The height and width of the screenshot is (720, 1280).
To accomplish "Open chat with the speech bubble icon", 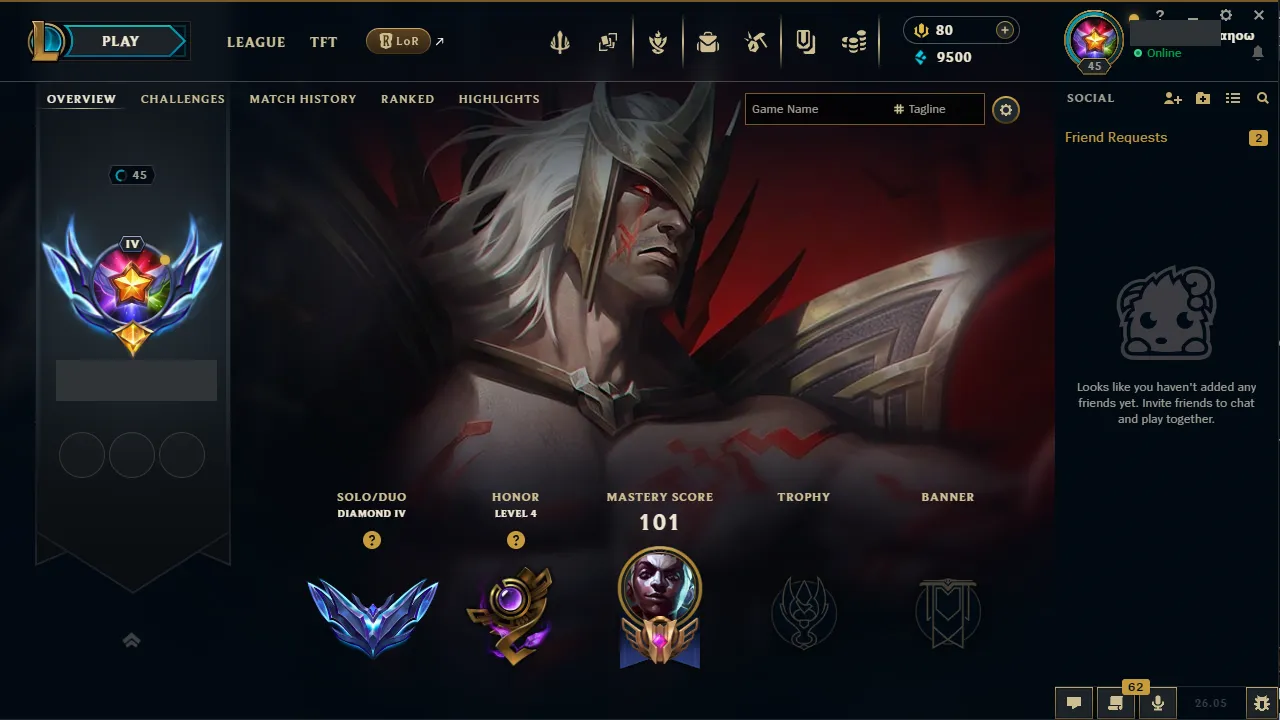I will 1073,703.
